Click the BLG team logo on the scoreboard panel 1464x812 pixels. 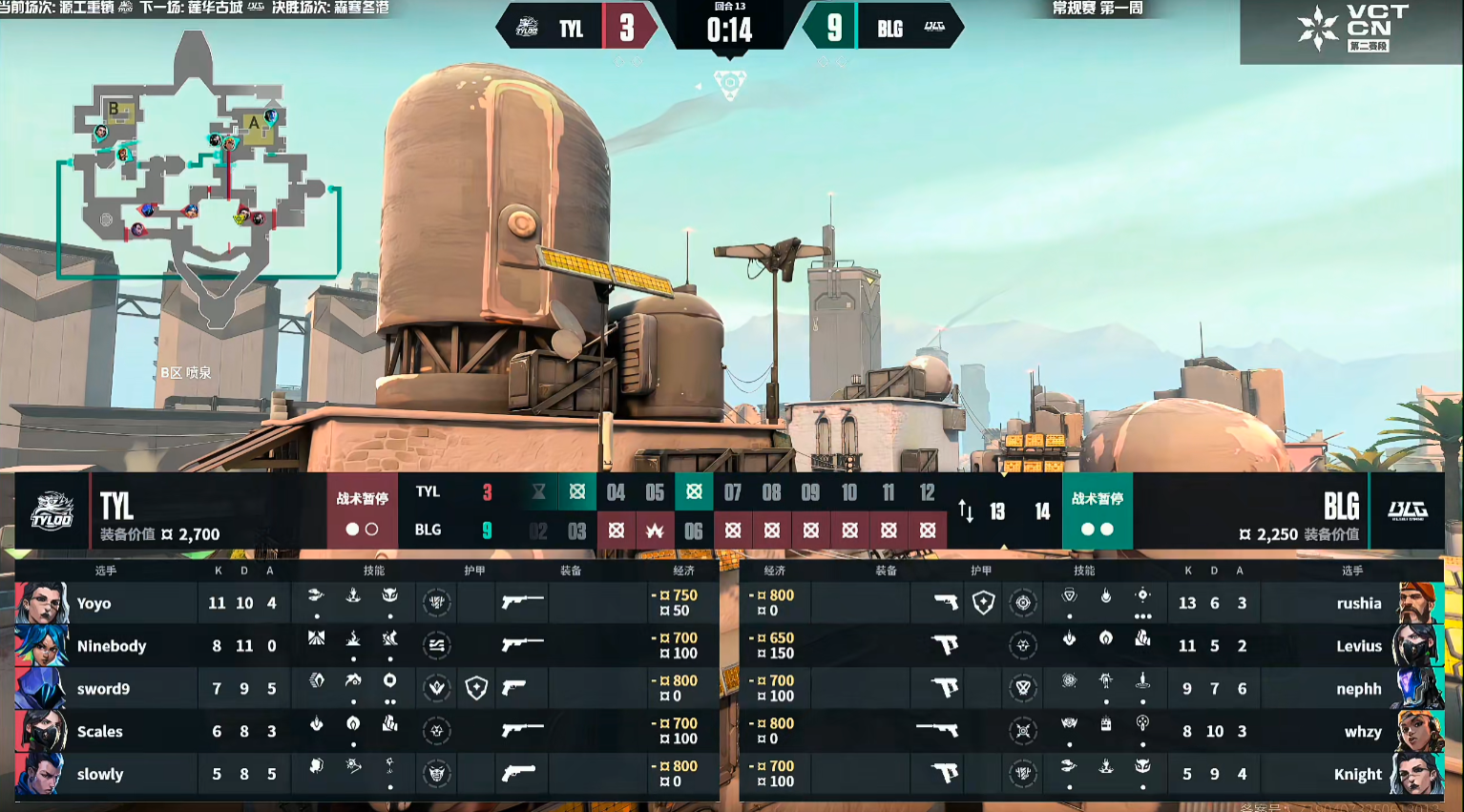[1407, 511]
